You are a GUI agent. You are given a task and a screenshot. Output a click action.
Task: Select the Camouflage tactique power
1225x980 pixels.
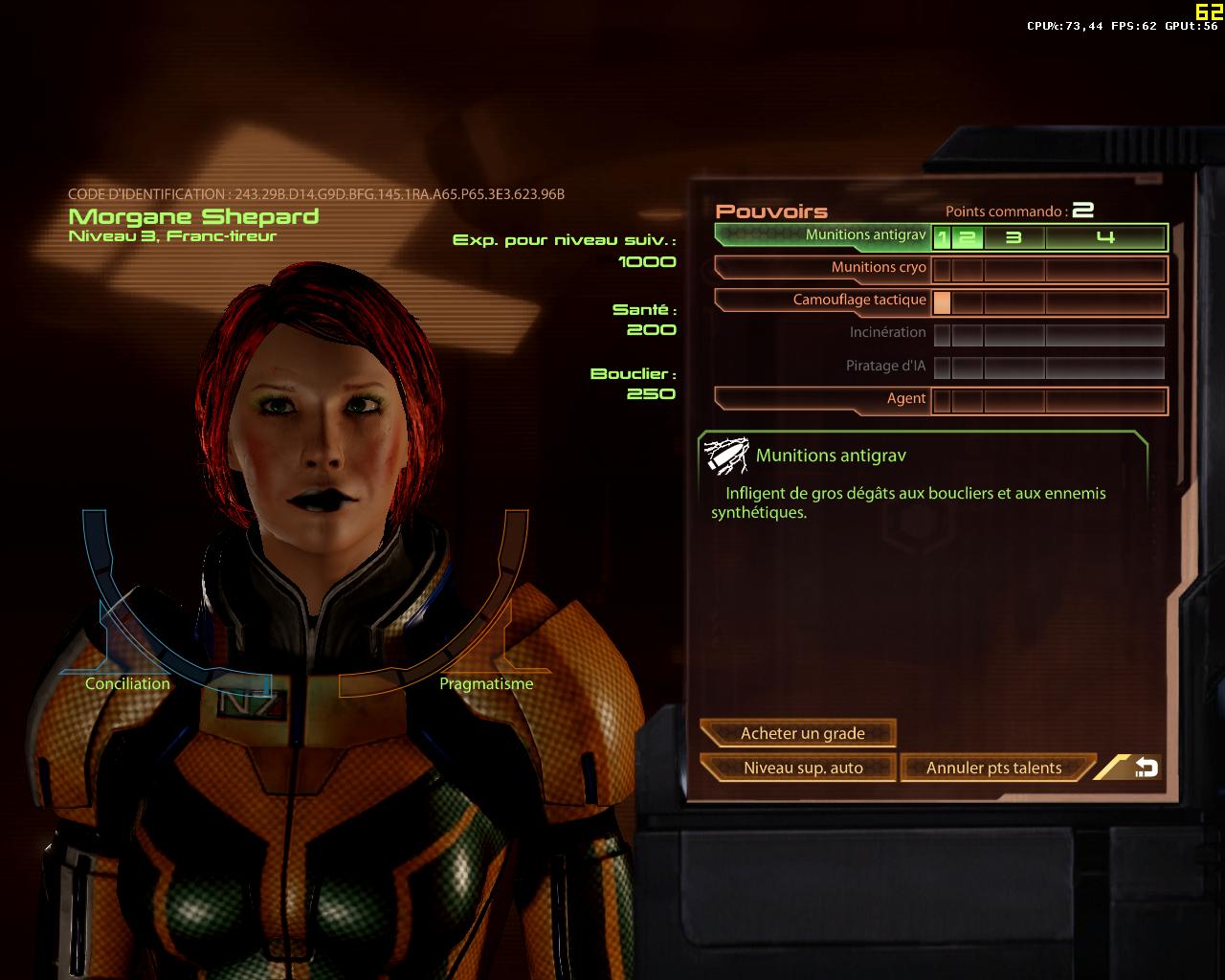pos(858,301)
